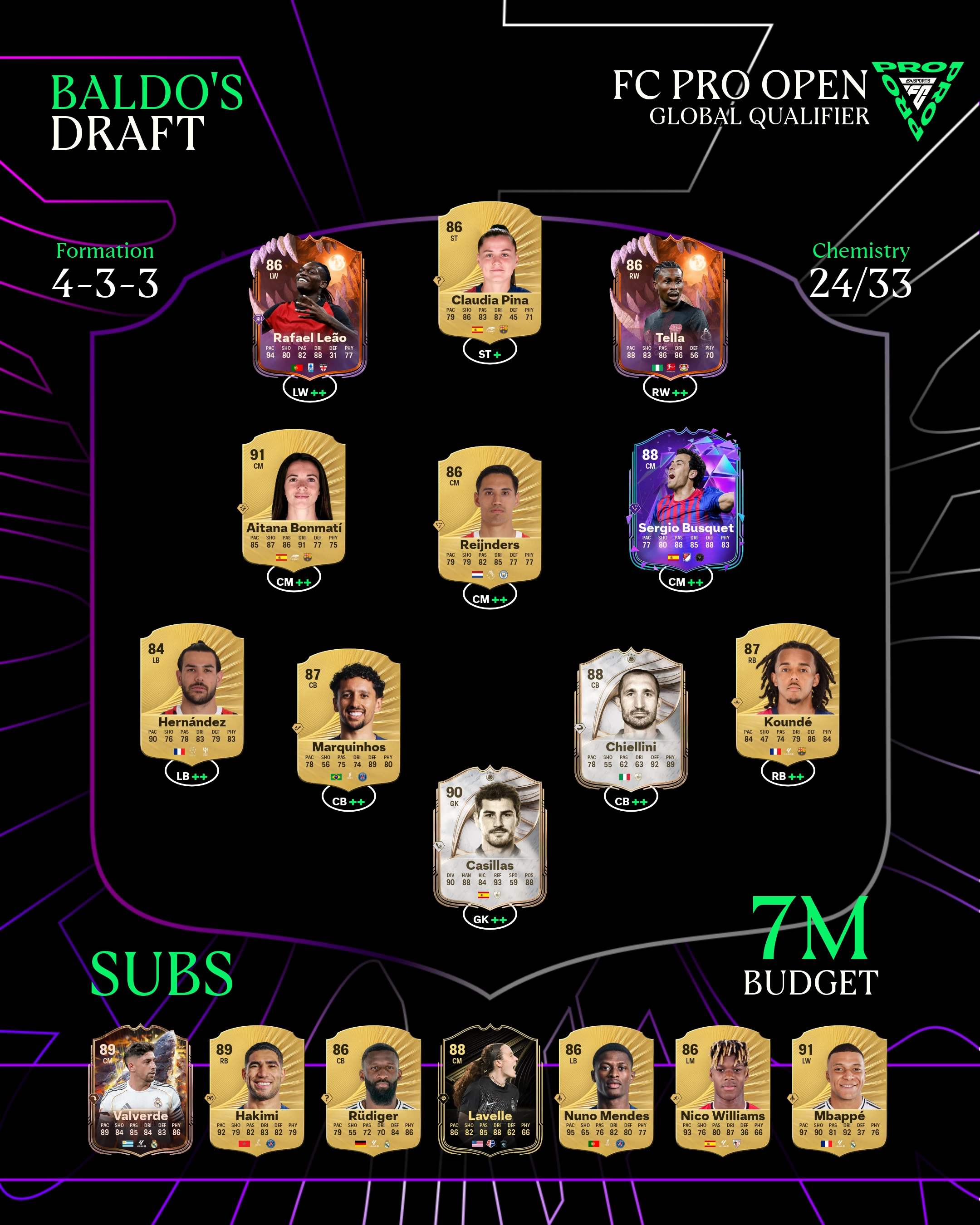Screen dimensions: 980x1225
Task: Pick the Rafael Leão left wing card
Action: (309, 307)
